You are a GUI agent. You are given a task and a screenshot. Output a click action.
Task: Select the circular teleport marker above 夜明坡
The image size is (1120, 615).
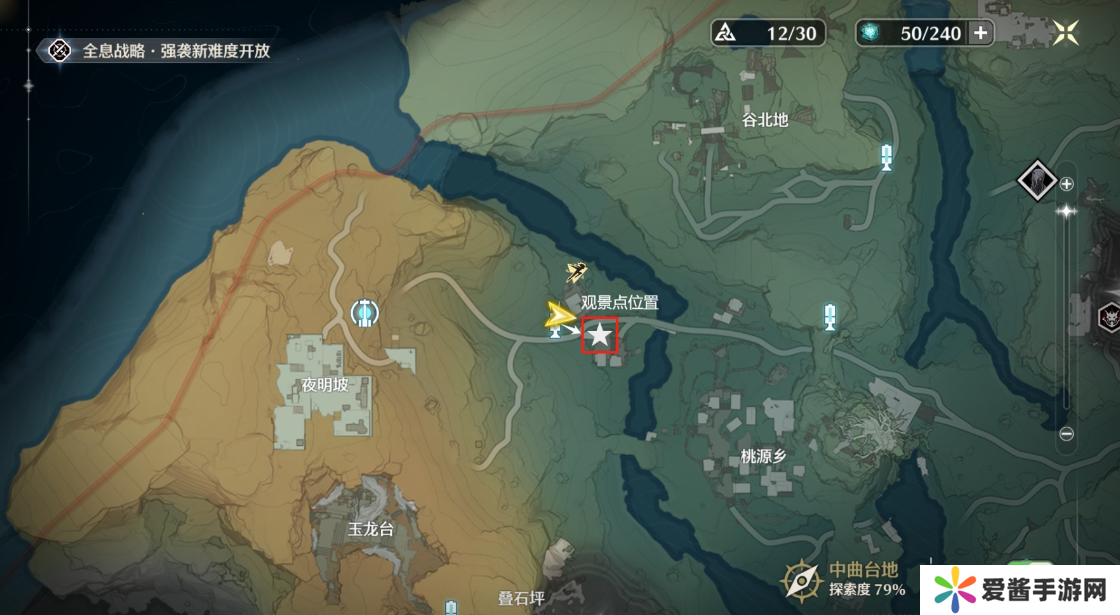tap(365, 313)
